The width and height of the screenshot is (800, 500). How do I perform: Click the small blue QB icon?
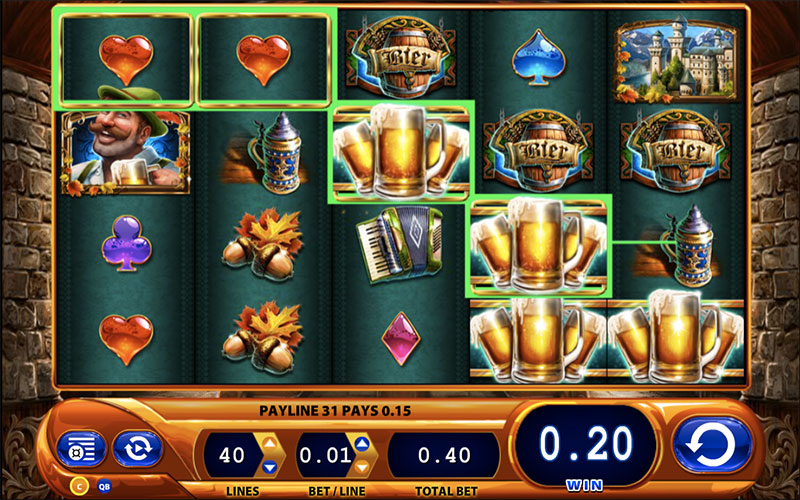point(103,487)
